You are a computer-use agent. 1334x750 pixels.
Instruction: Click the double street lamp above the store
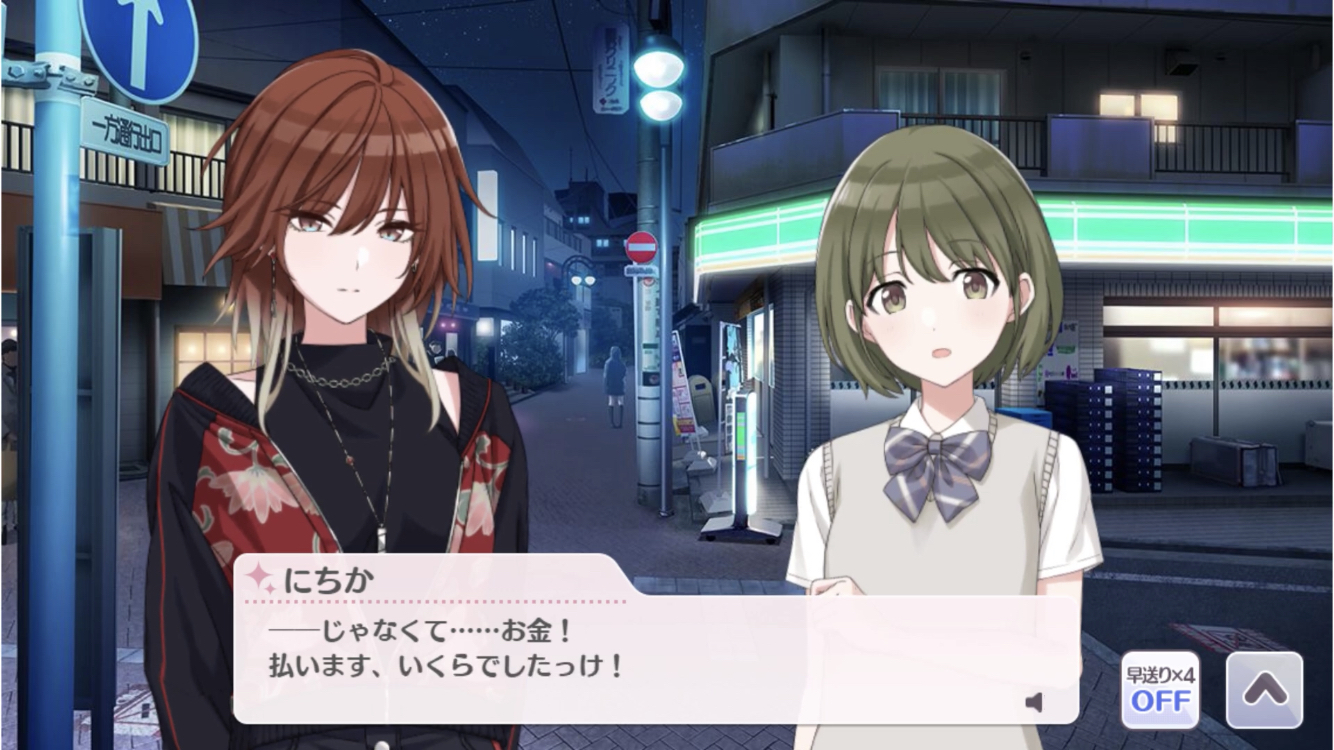tap(659, 82)
